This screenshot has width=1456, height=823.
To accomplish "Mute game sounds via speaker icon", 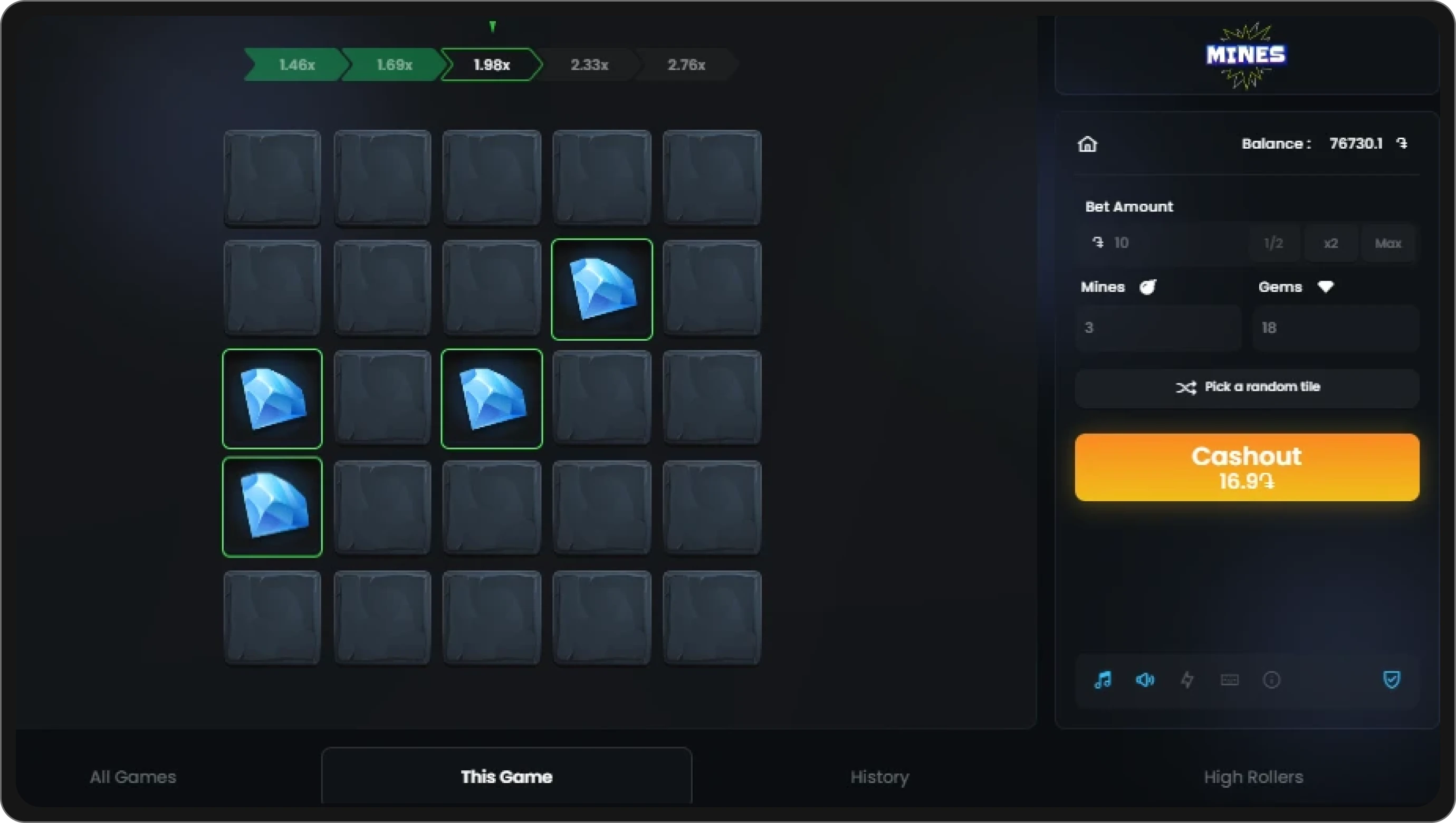I will 1144,680.
